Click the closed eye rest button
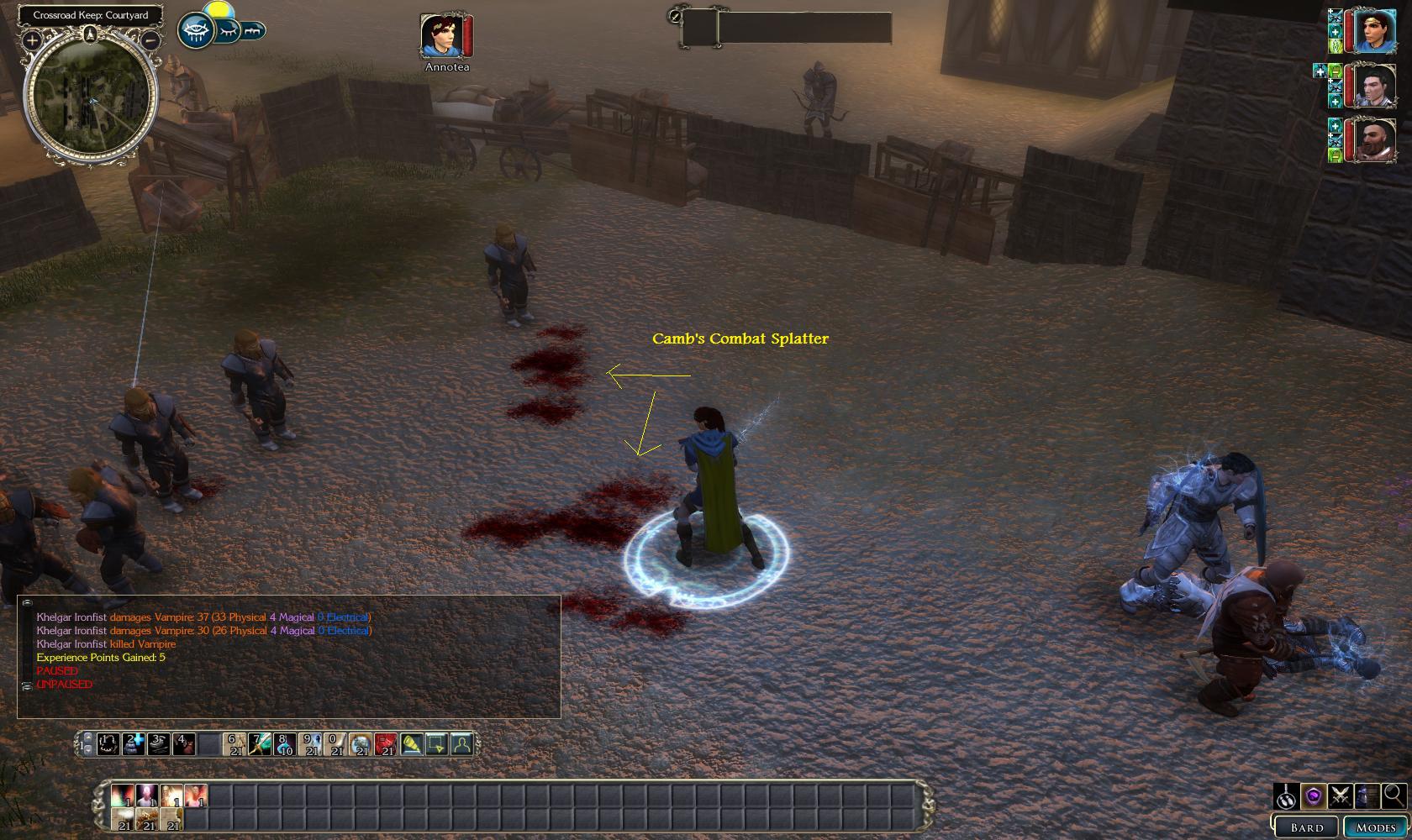This screenshot has height=840, width=1412. 227,31
